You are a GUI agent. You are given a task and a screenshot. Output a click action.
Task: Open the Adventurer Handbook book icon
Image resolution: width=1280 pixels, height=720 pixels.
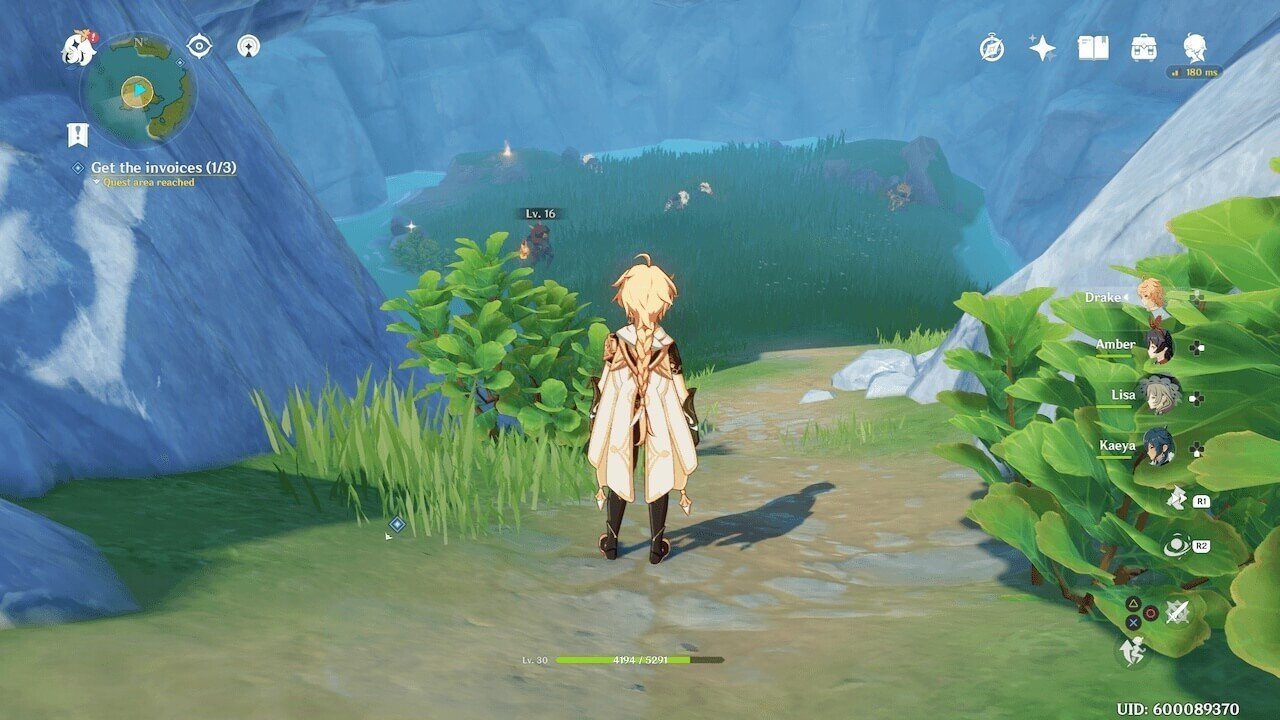pos(1093,48)
